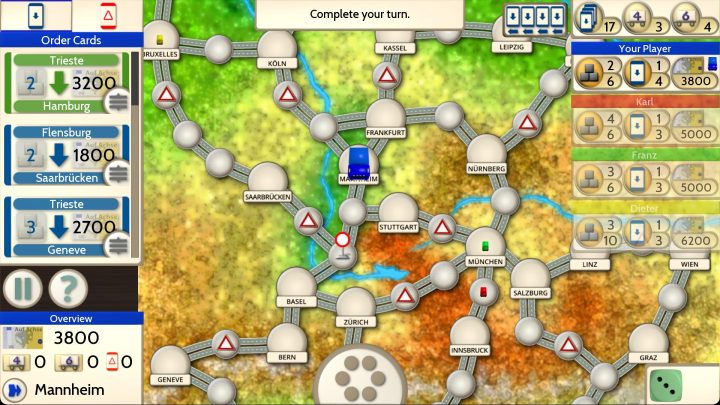Open the help question mark button
Viewport: 720px width, 405px height.
pos(66,289)
